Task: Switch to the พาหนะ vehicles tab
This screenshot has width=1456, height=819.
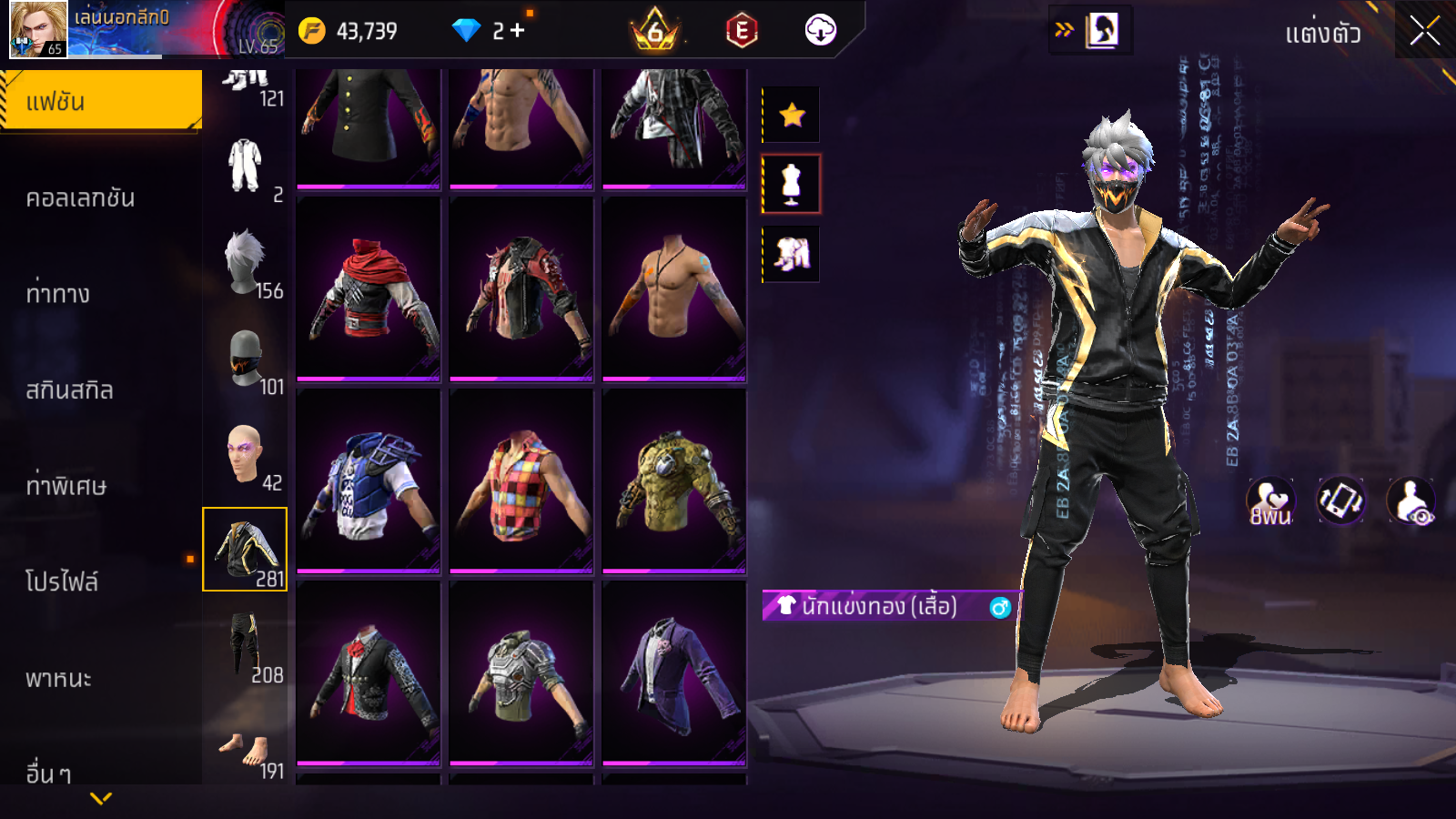Action: [59, 678]
